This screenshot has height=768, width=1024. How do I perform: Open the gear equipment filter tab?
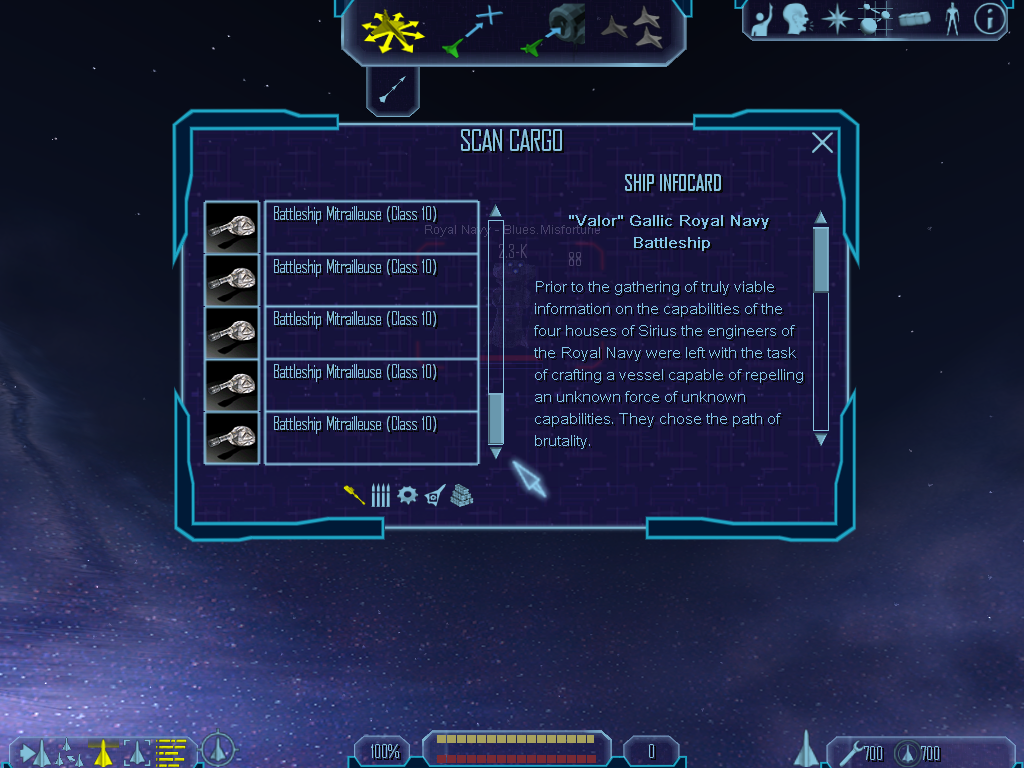tap(407, 495)
